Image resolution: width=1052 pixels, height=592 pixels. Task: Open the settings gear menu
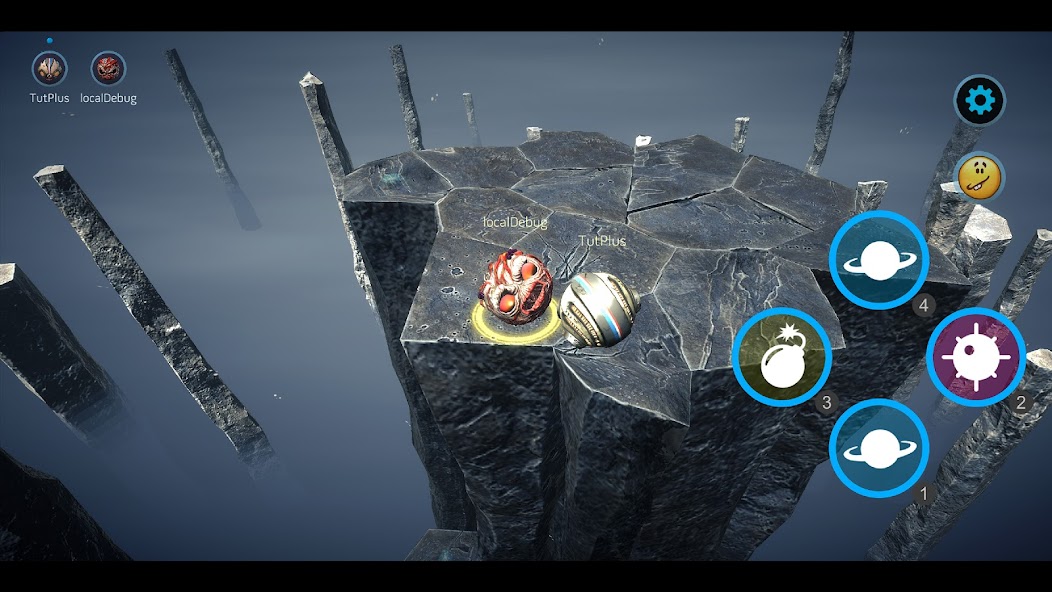[x=979, y=100]
